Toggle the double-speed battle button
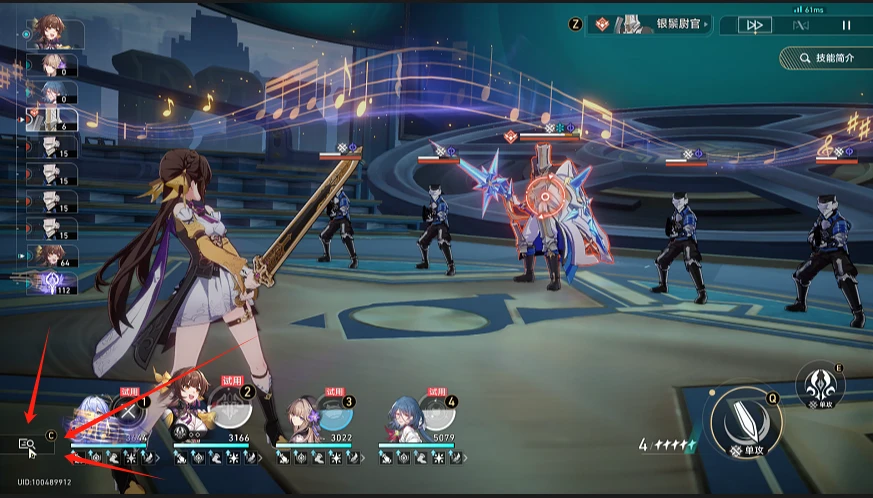The width and height of the screenshot is (873, 498). pyautogui.click(x=755, y=25)
